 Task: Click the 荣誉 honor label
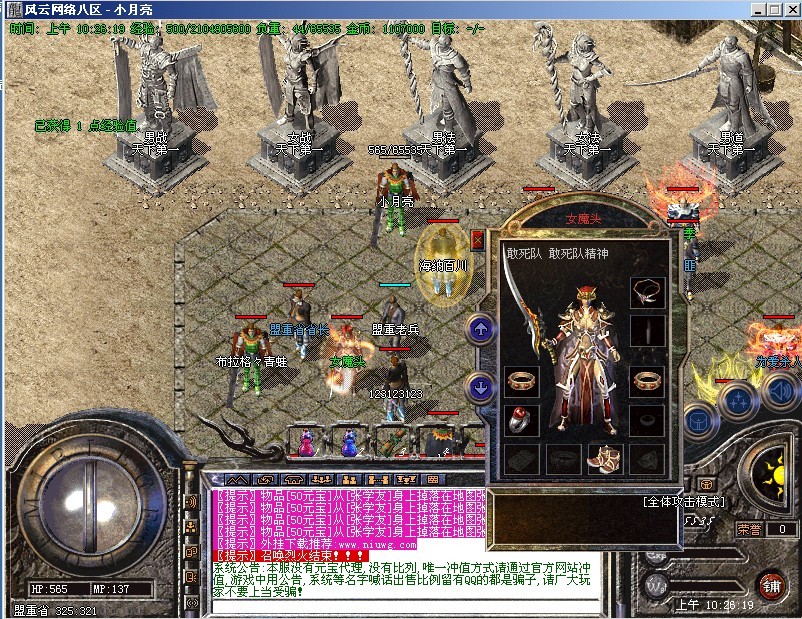(x=750, y=529)
